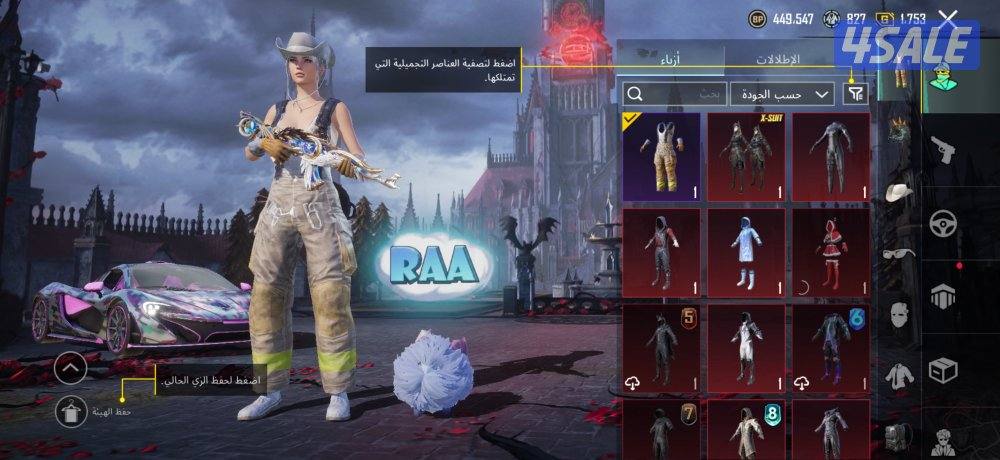This screenshot has width=1000, height=460.
Task: Open the weapon skins category pistol icon
Action: pos(943,152)
